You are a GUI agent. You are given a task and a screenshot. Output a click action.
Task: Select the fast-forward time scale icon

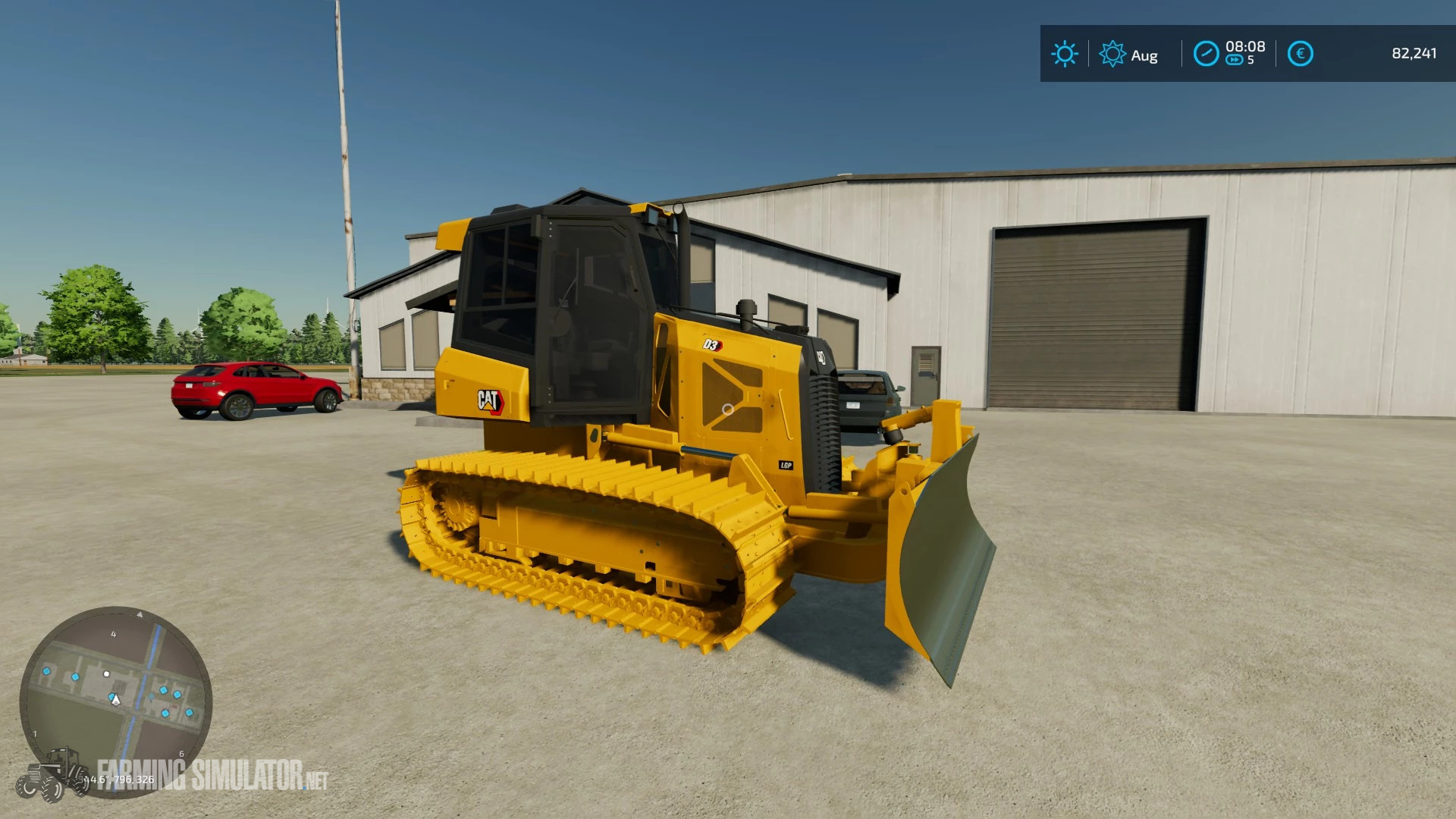coord(1235,59)
